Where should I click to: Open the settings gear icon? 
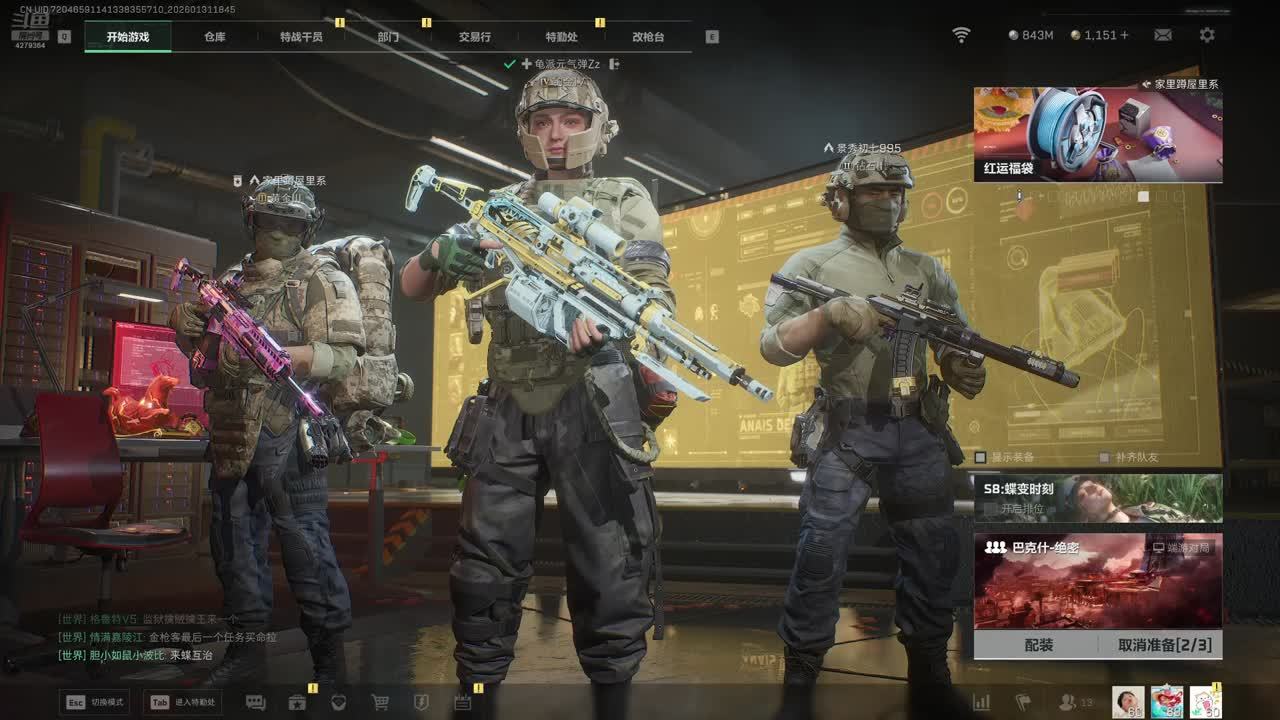pos(1207,35)
